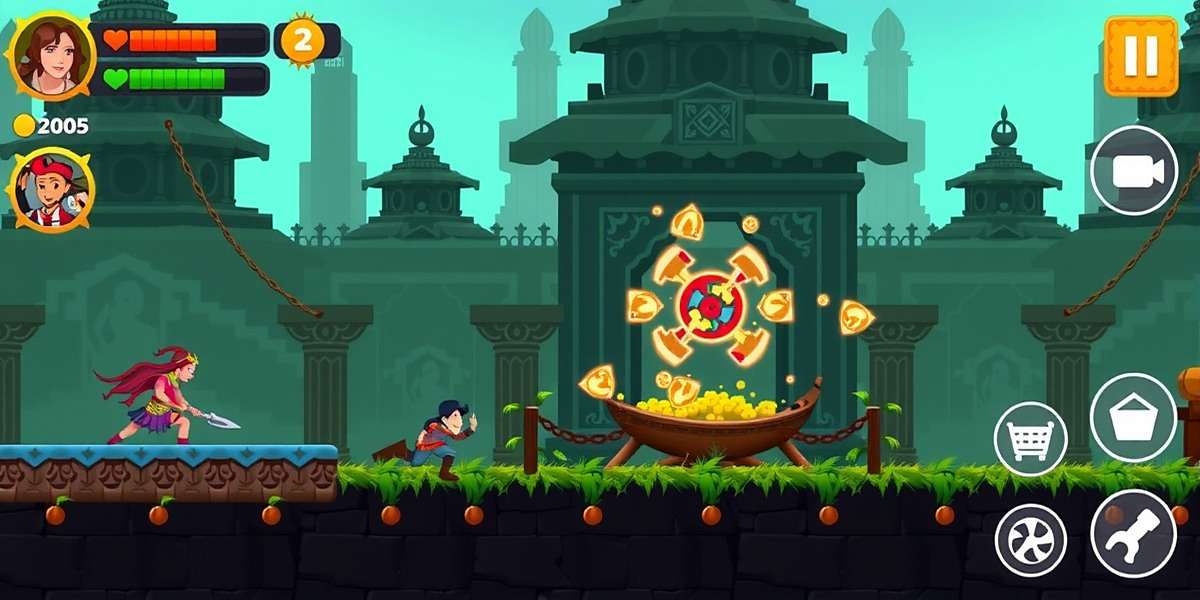Open the shop via shopping cart icon
This screenshot has height=600, width=1200.
click(1031, 439)
